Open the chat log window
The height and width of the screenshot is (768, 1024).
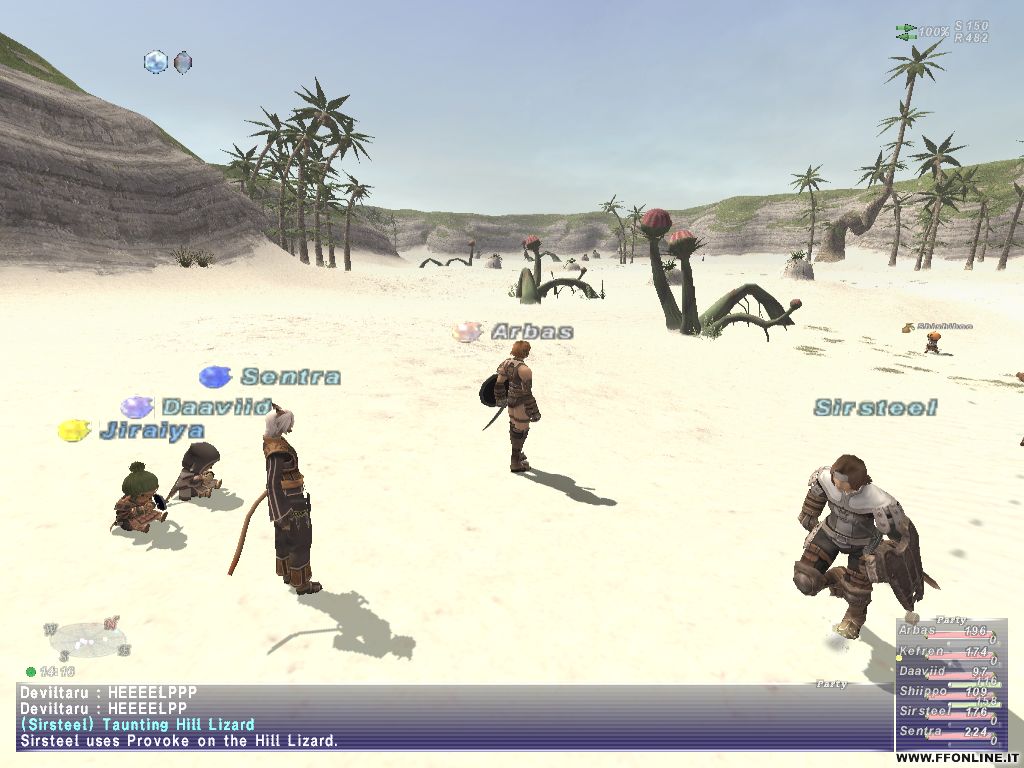(450, 717)
